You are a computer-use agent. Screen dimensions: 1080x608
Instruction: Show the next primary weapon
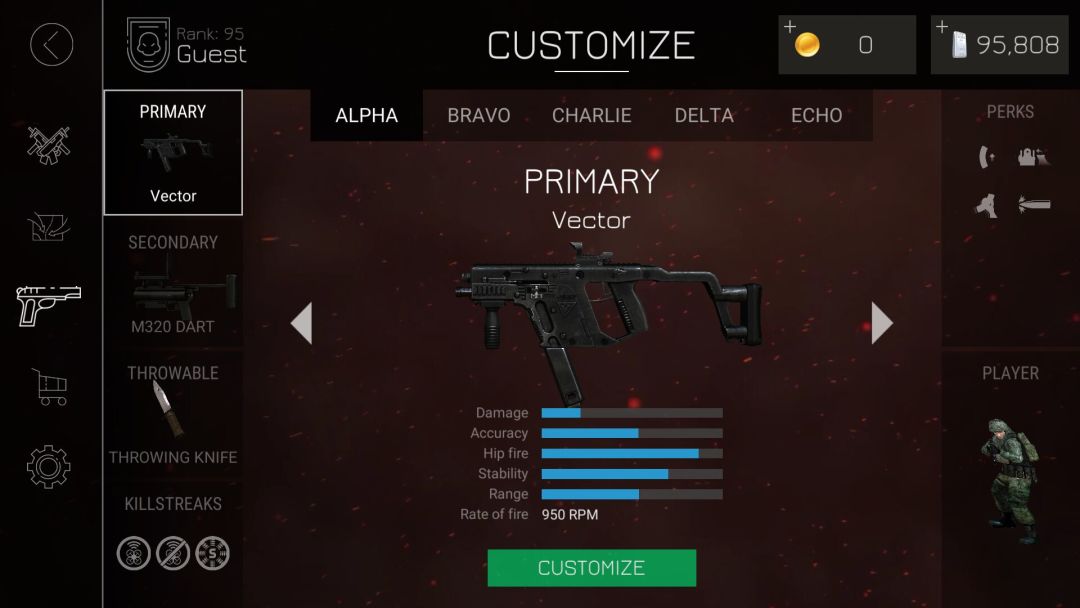click(x=881, y=323)
